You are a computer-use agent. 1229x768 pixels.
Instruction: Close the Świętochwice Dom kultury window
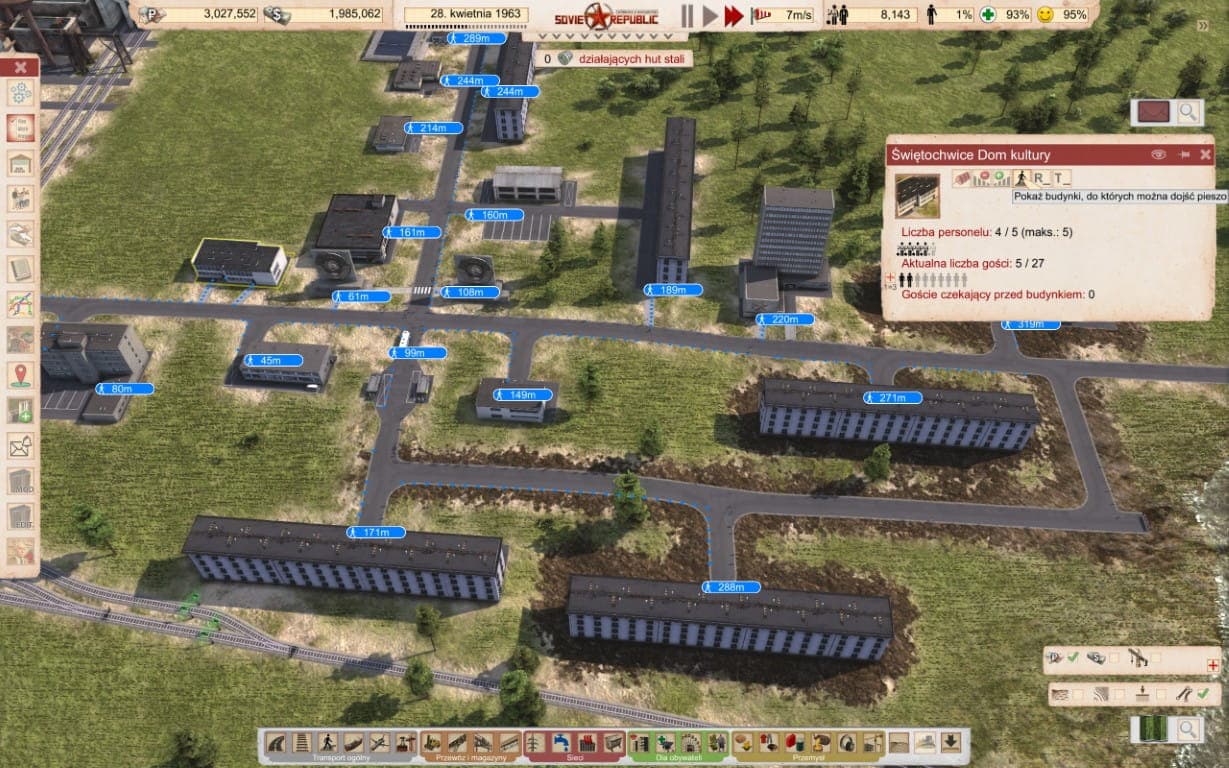coord(1205,155)
